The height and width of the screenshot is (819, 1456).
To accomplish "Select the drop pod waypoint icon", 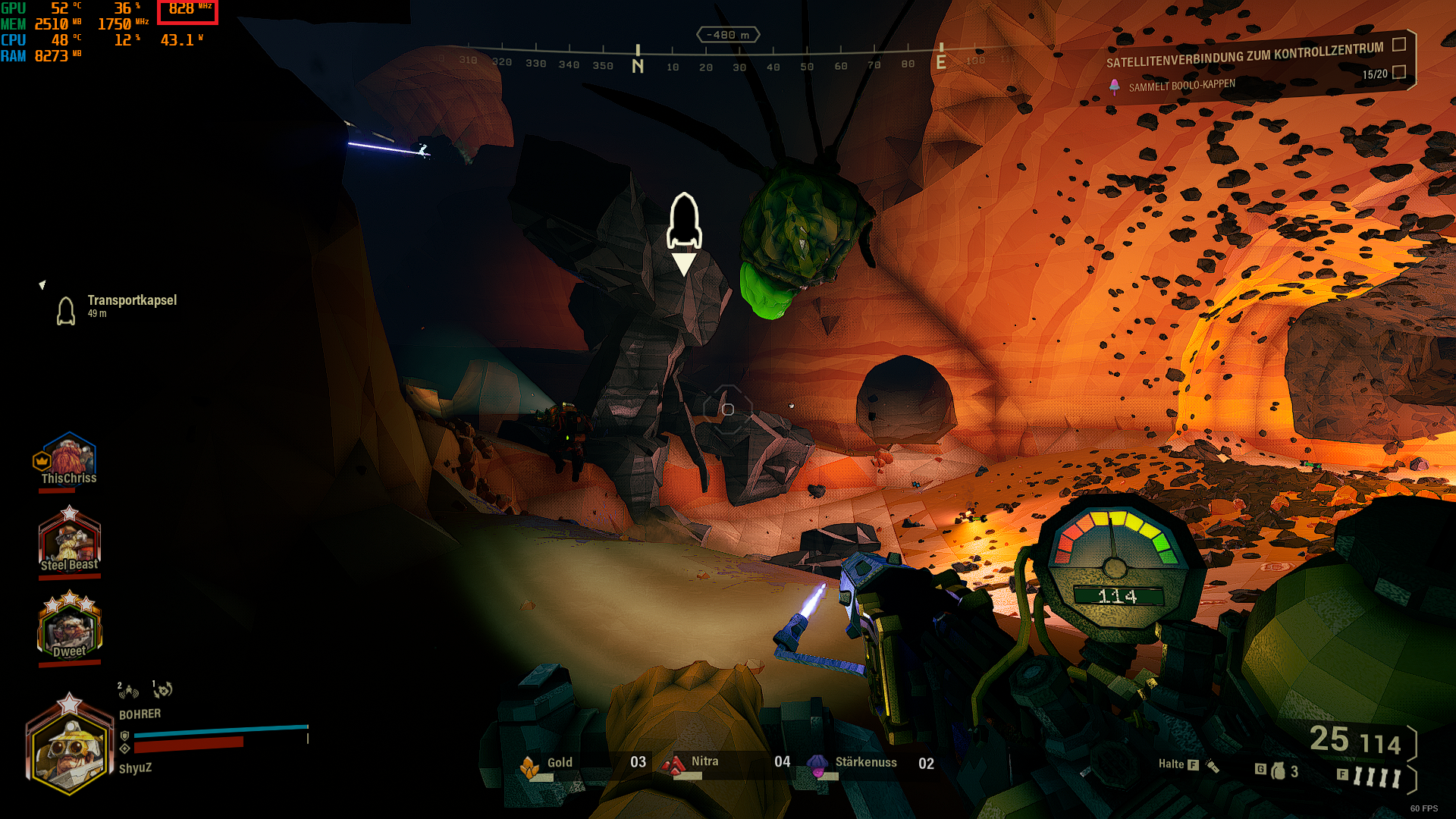I will click(x=684, y=222).
